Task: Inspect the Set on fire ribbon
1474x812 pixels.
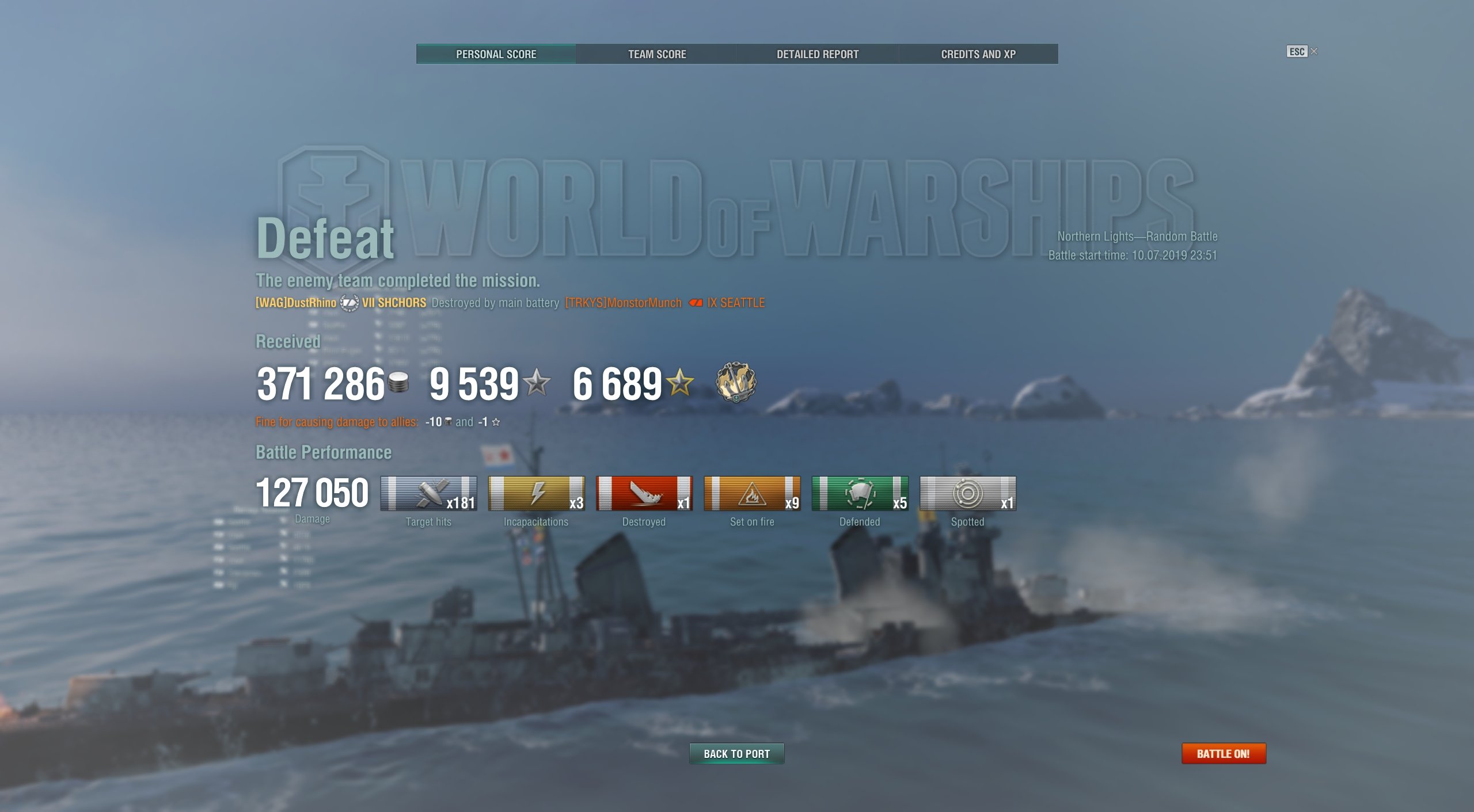Action: 752,493
